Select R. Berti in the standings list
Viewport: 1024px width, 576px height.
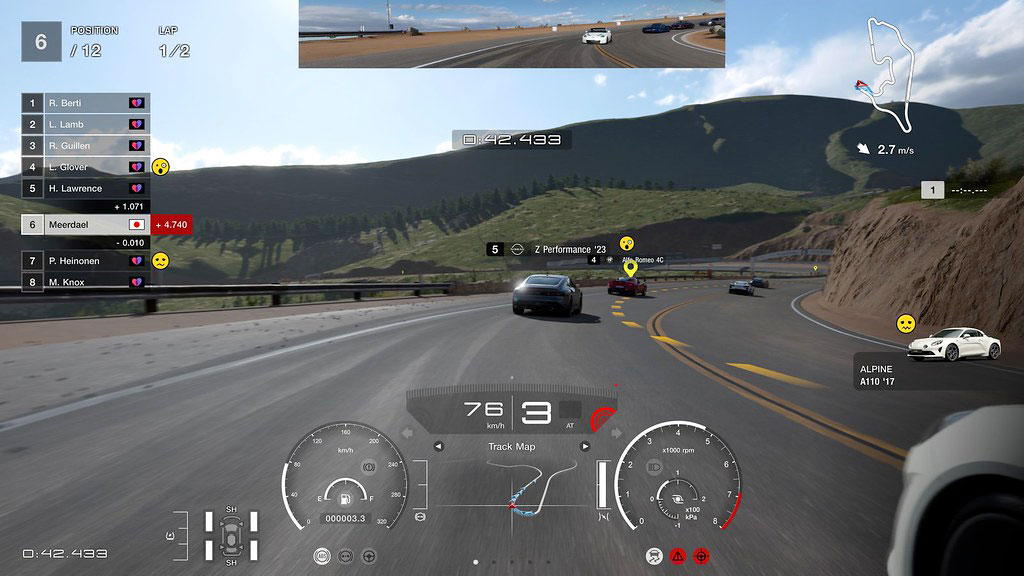click(x=85, y=103)
